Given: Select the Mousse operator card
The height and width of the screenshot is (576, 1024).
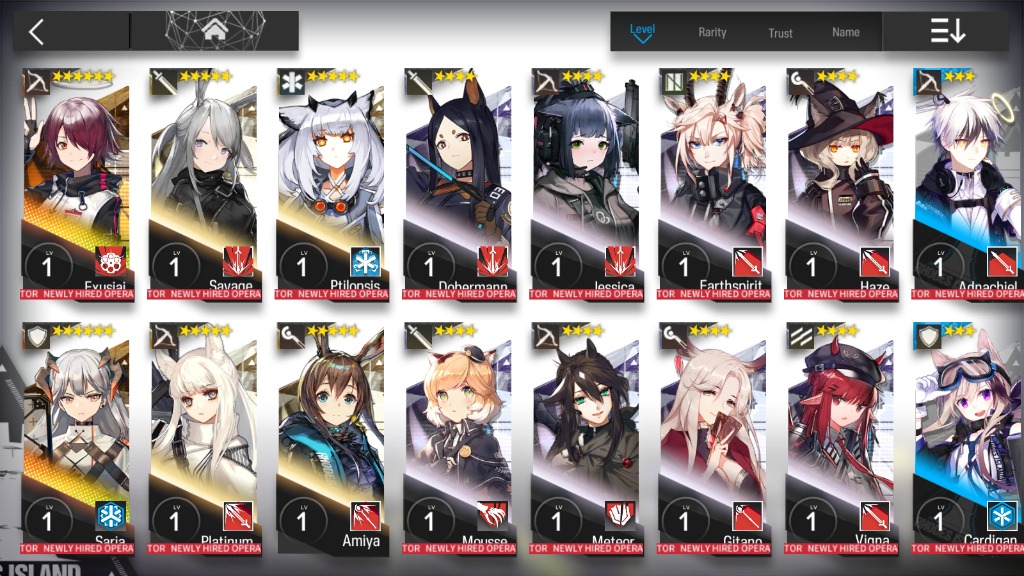Looking at the screenshot, I should 458,435.
